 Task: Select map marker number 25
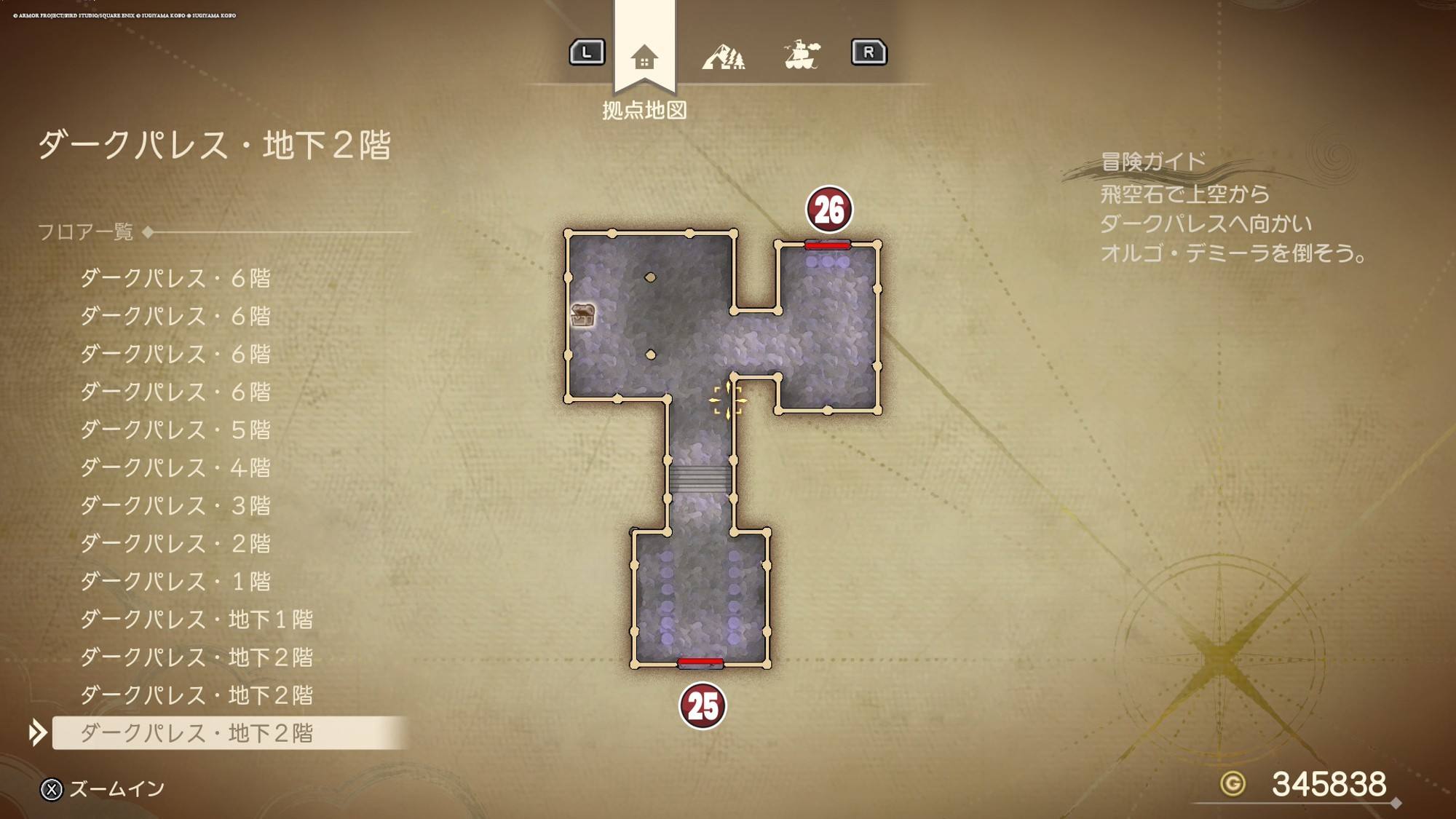click(x=703, y=705)
